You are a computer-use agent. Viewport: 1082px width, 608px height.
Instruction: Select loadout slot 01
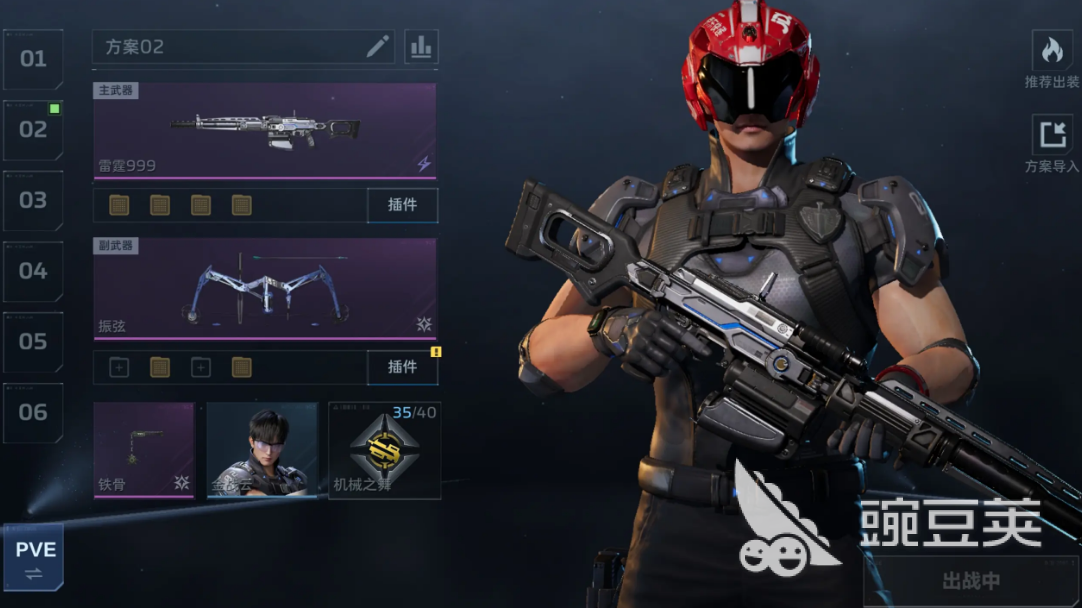coord(33,59)
